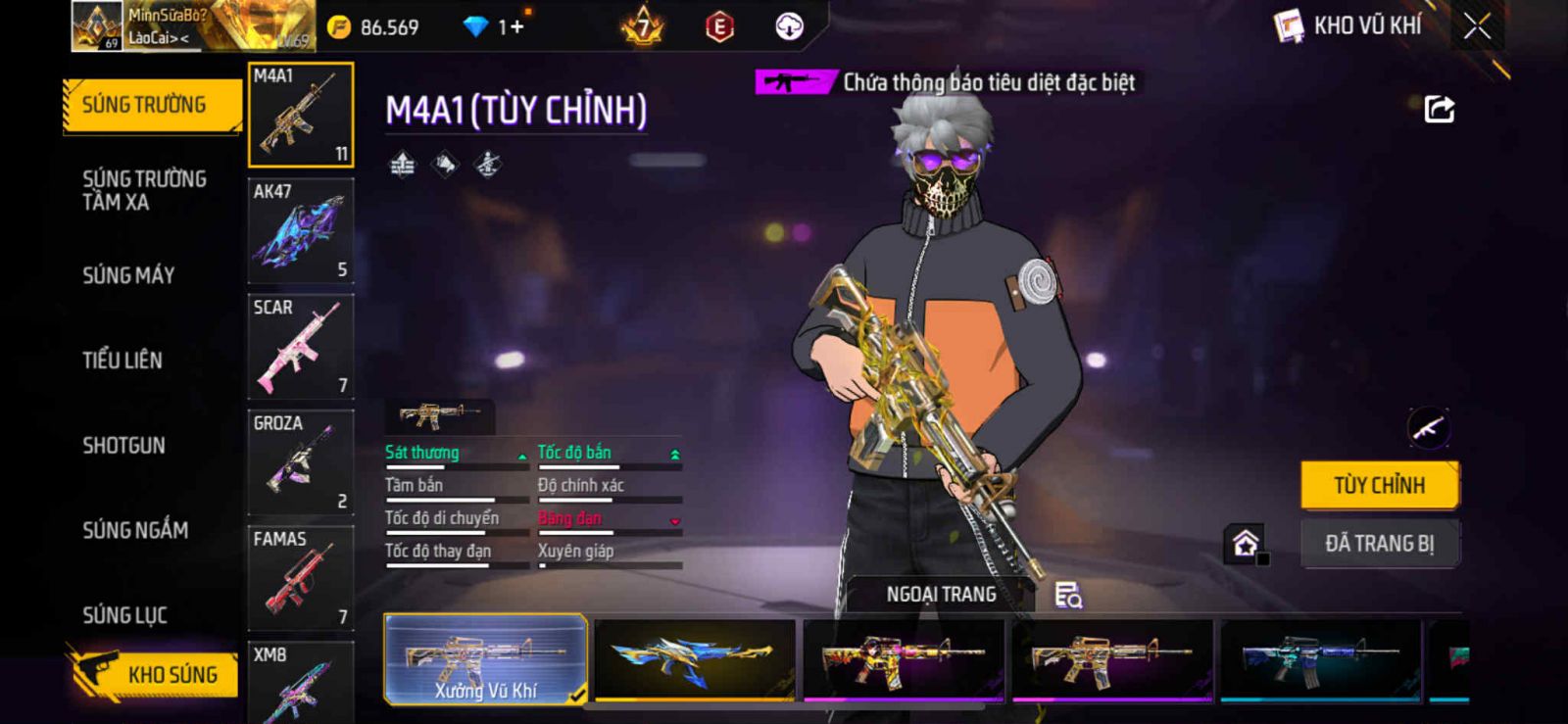Open the skin search list icon
Screen dimensions: 1568x724
(x=1067, y=595)
